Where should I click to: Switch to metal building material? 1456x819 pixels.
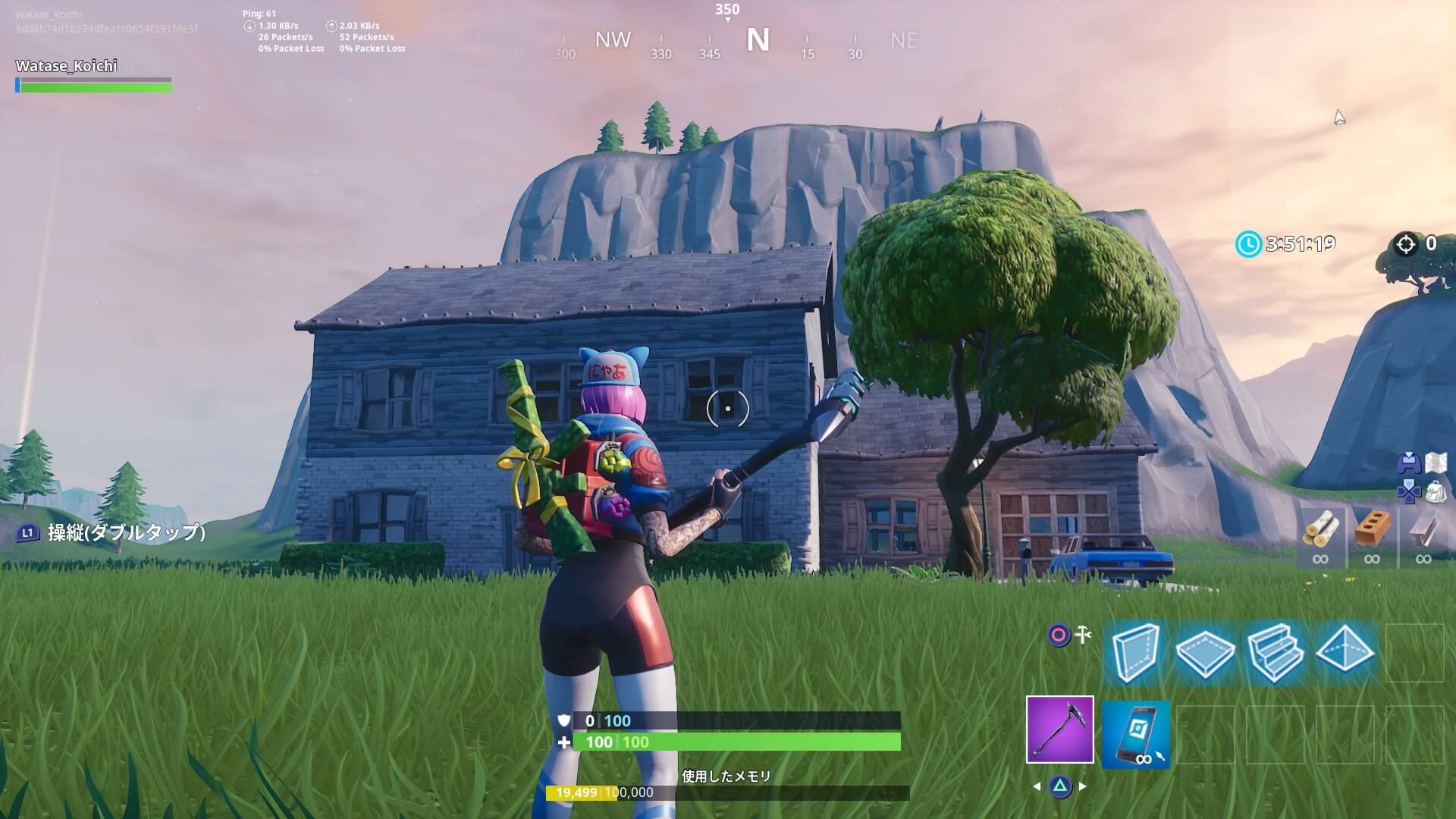(1423, 533)
